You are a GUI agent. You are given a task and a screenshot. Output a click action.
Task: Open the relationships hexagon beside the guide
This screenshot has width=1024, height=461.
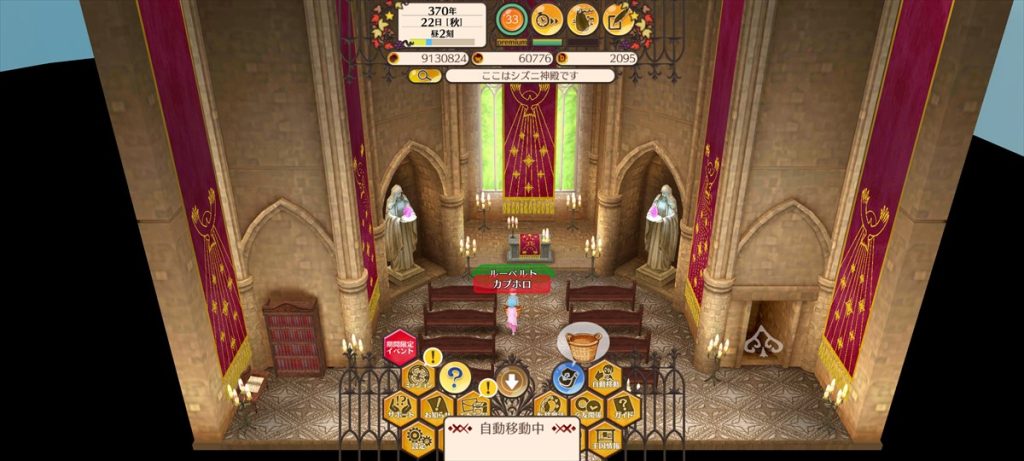coord(586,408)
